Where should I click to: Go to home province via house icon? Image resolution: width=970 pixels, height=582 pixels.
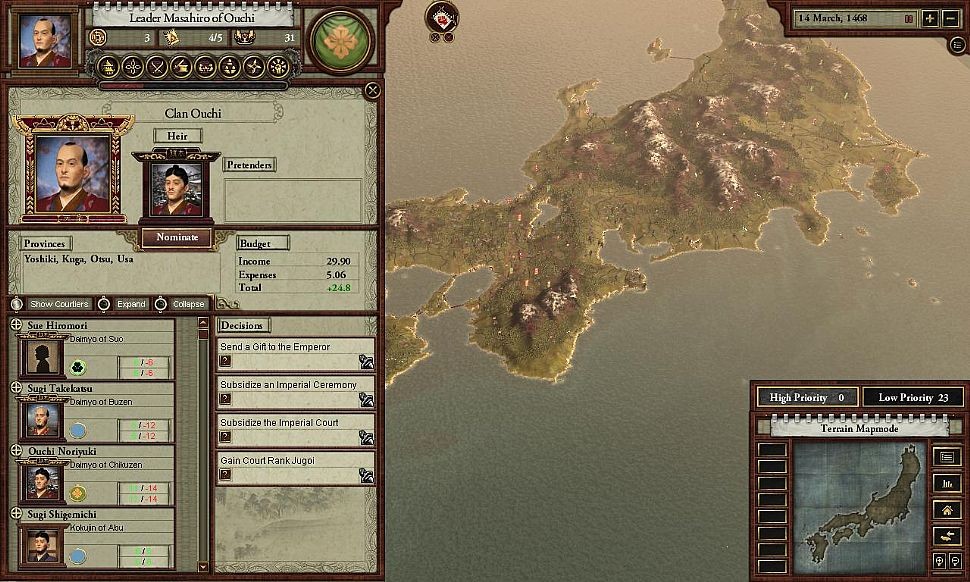(x=946, y=509)
